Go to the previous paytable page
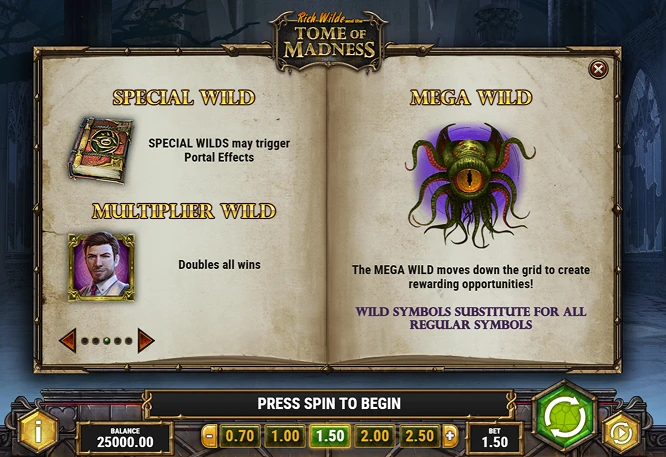Screen dimensions: 666x457 tap(68, 340)
